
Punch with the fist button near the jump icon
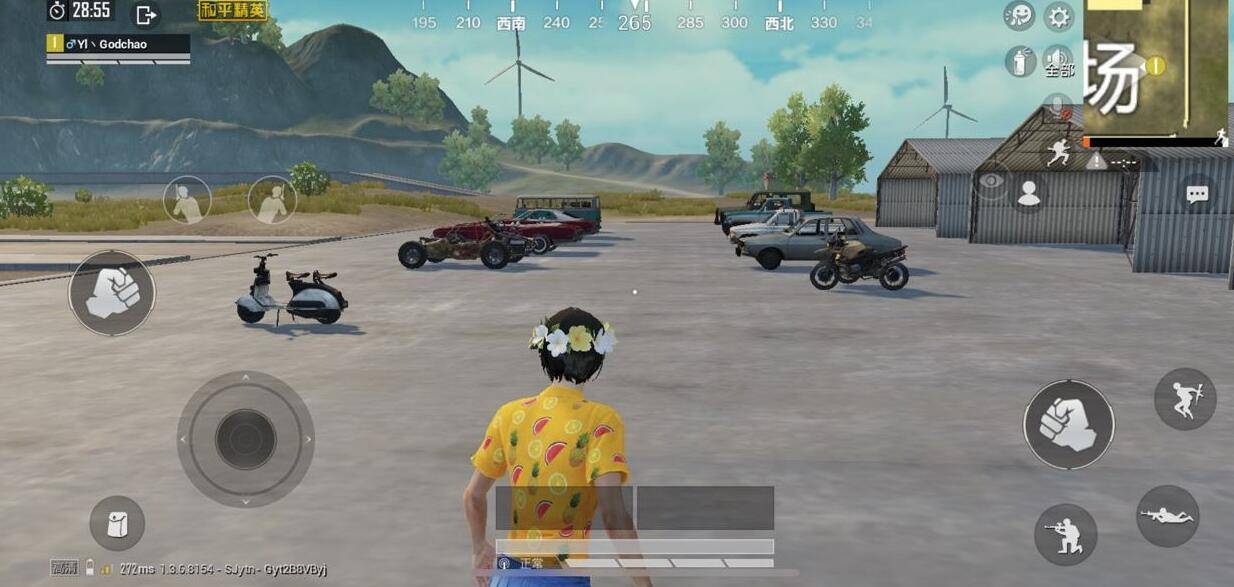pyautogui.click(x=1068, y=424)
